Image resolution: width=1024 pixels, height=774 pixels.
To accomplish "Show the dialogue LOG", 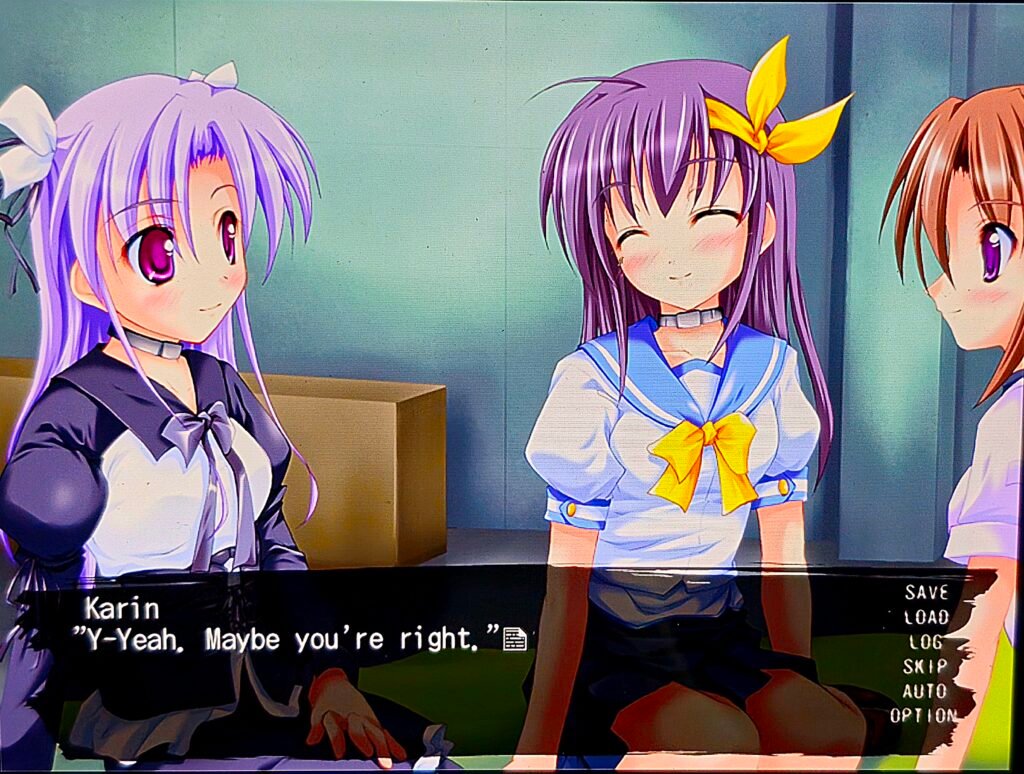I will pyautogui.click(x=925, y=642).
